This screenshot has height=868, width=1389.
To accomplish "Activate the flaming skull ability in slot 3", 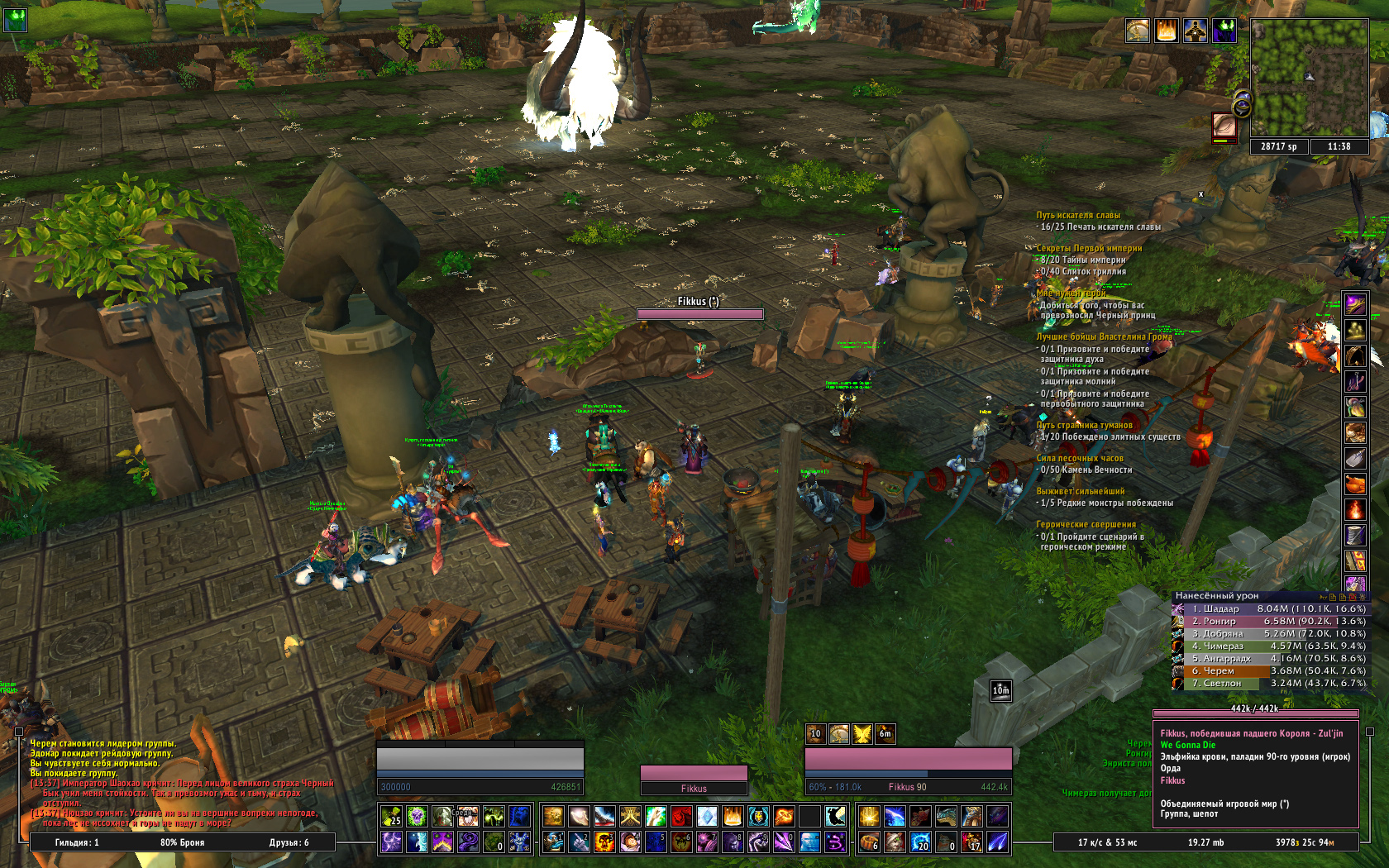I will click(x=604, y=842).
